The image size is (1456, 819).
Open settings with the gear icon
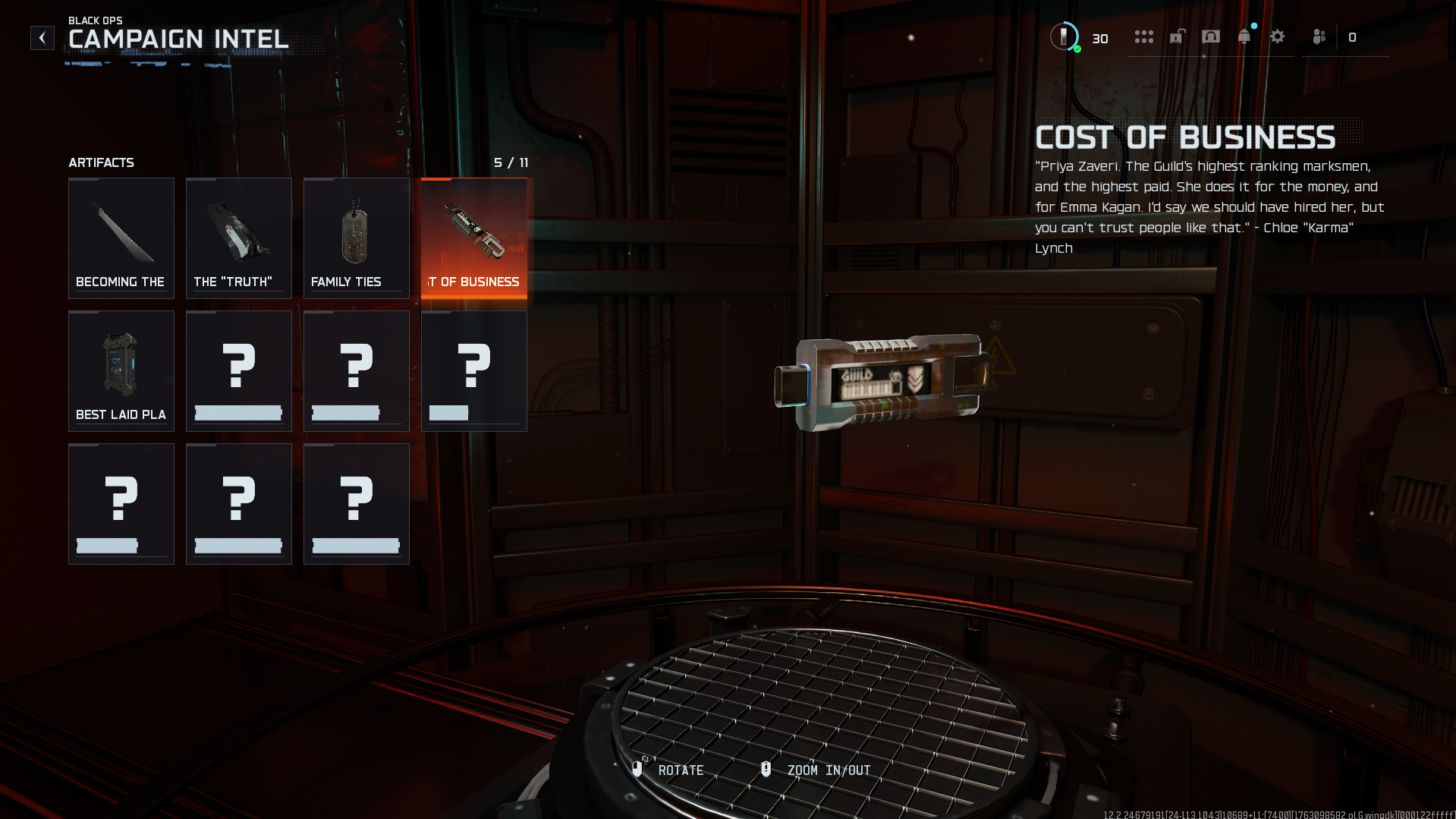tap(1278, 37)
